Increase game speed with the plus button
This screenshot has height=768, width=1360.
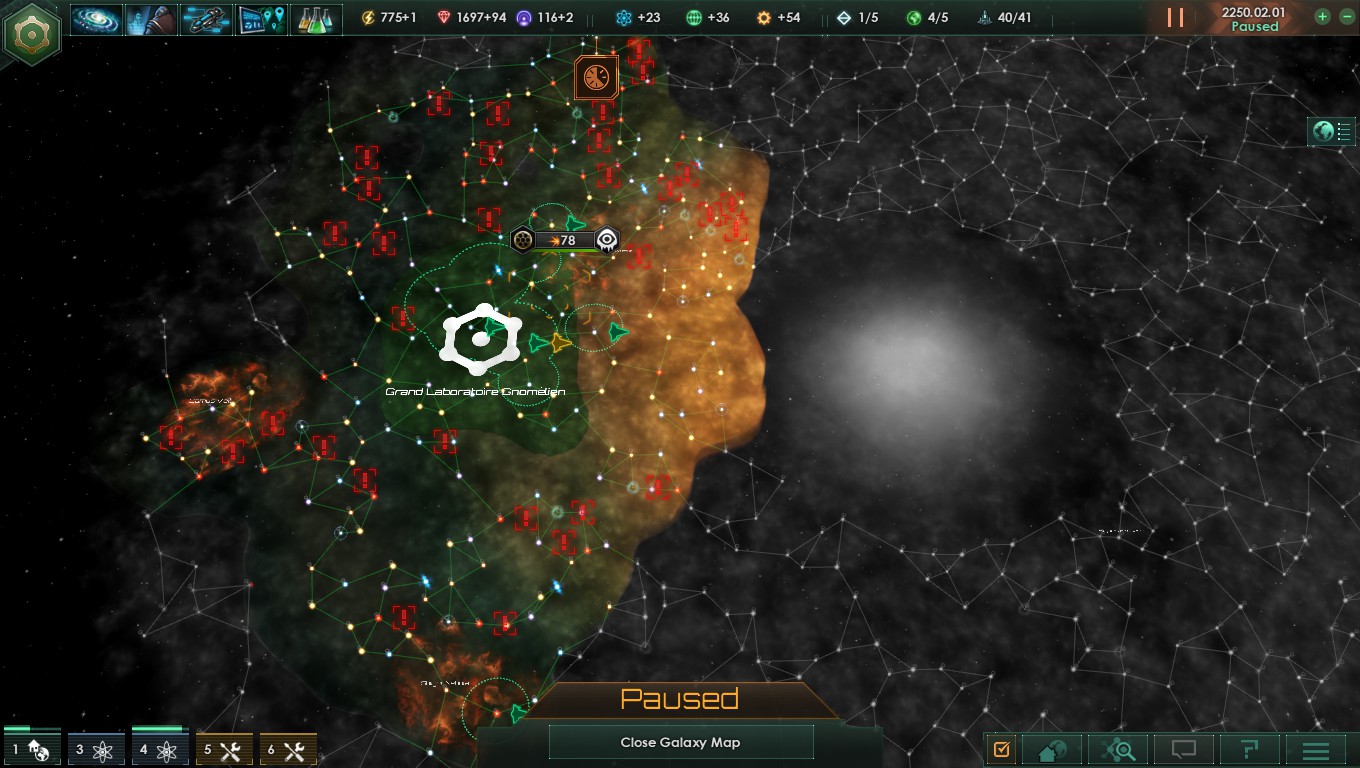[1322, 17]
